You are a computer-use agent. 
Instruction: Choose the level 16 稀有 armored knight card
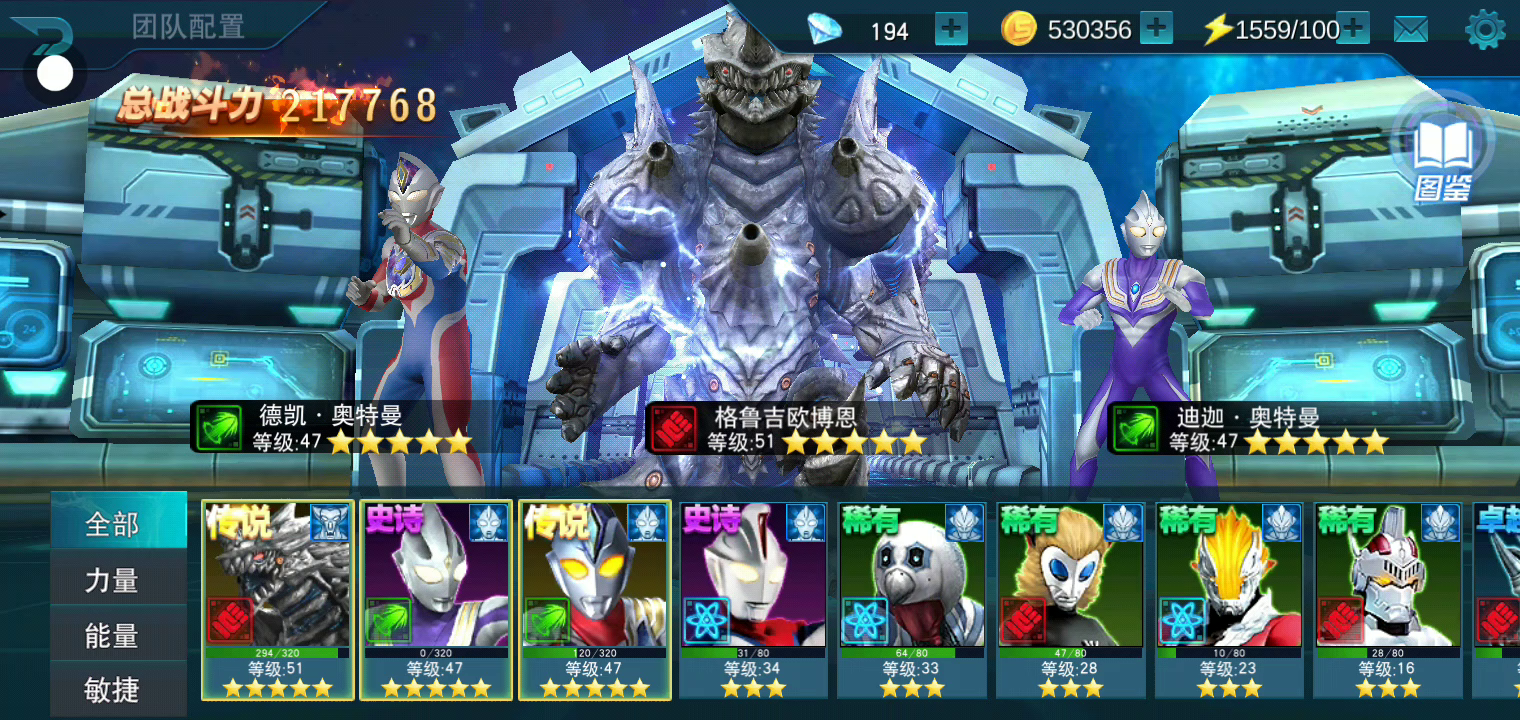[x=1388, y=599]
